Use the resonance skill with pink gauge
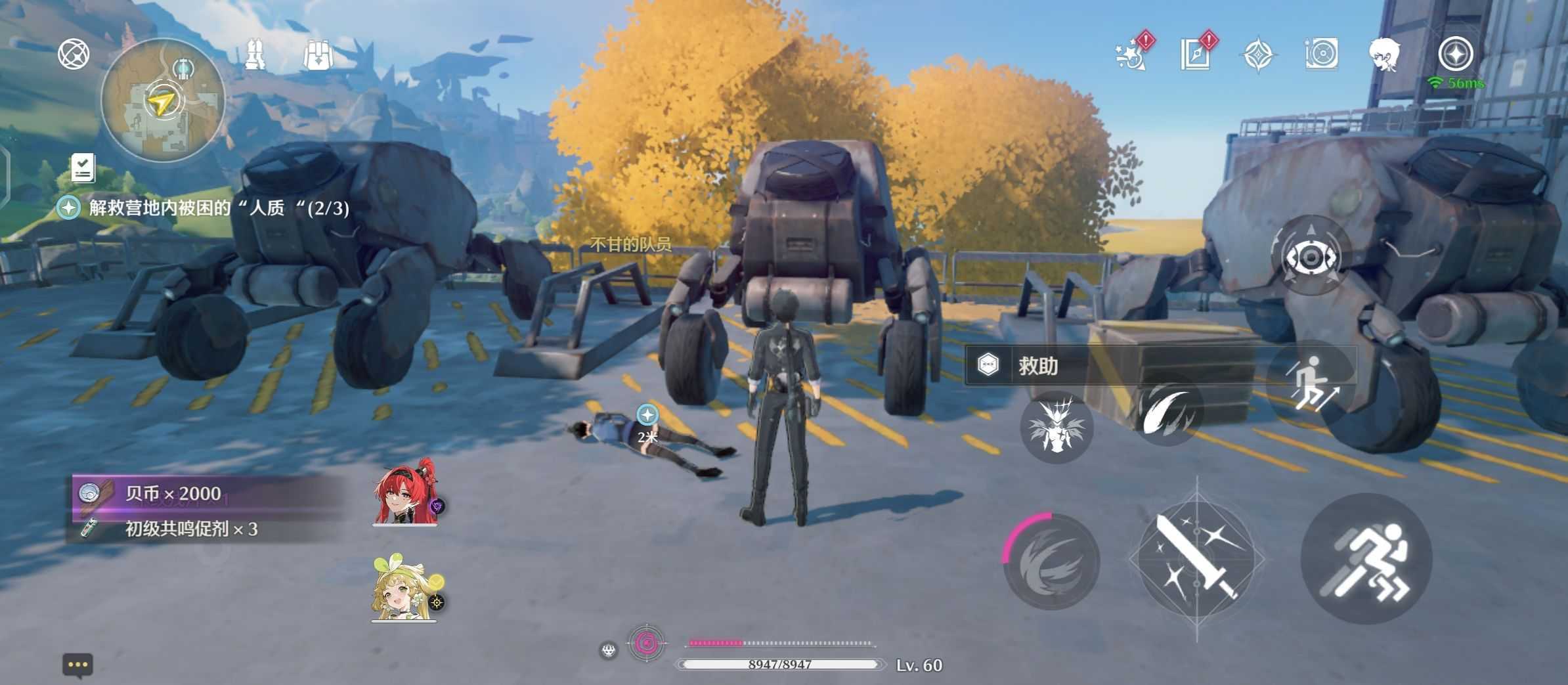 click(1052, 561)
